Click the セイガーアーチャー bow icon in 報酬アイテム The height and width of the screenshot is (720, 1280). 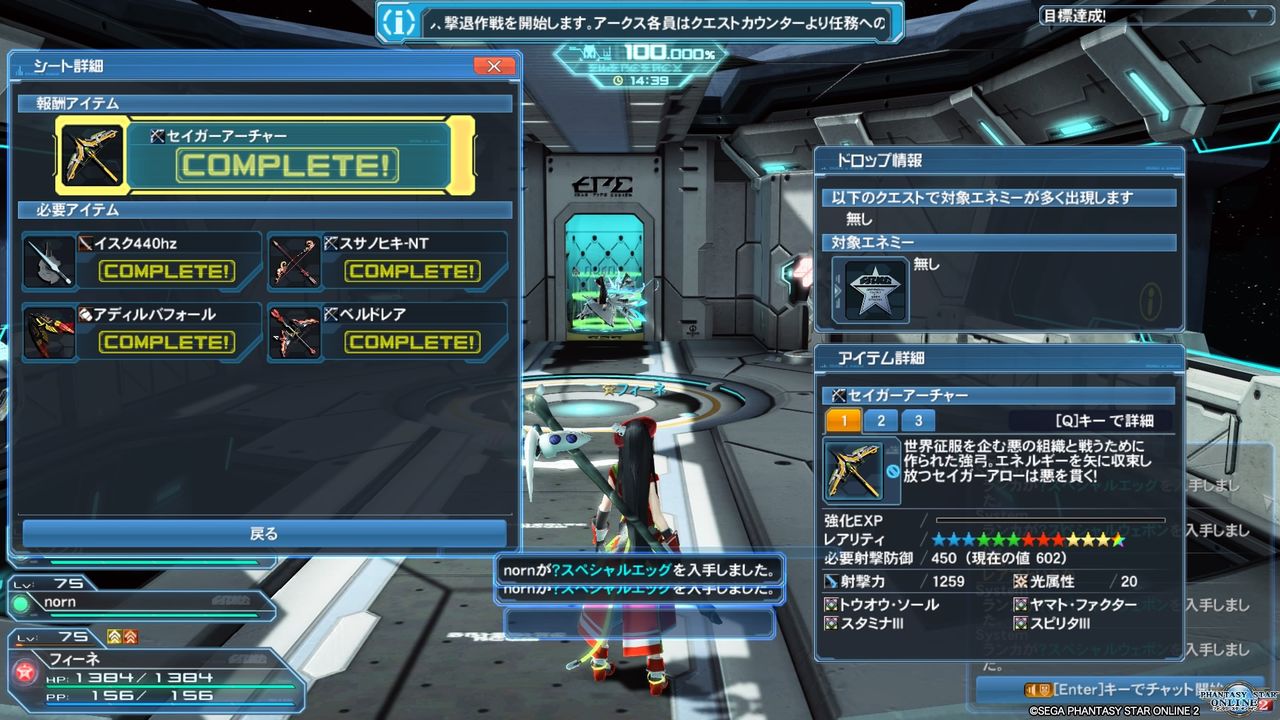90,153
